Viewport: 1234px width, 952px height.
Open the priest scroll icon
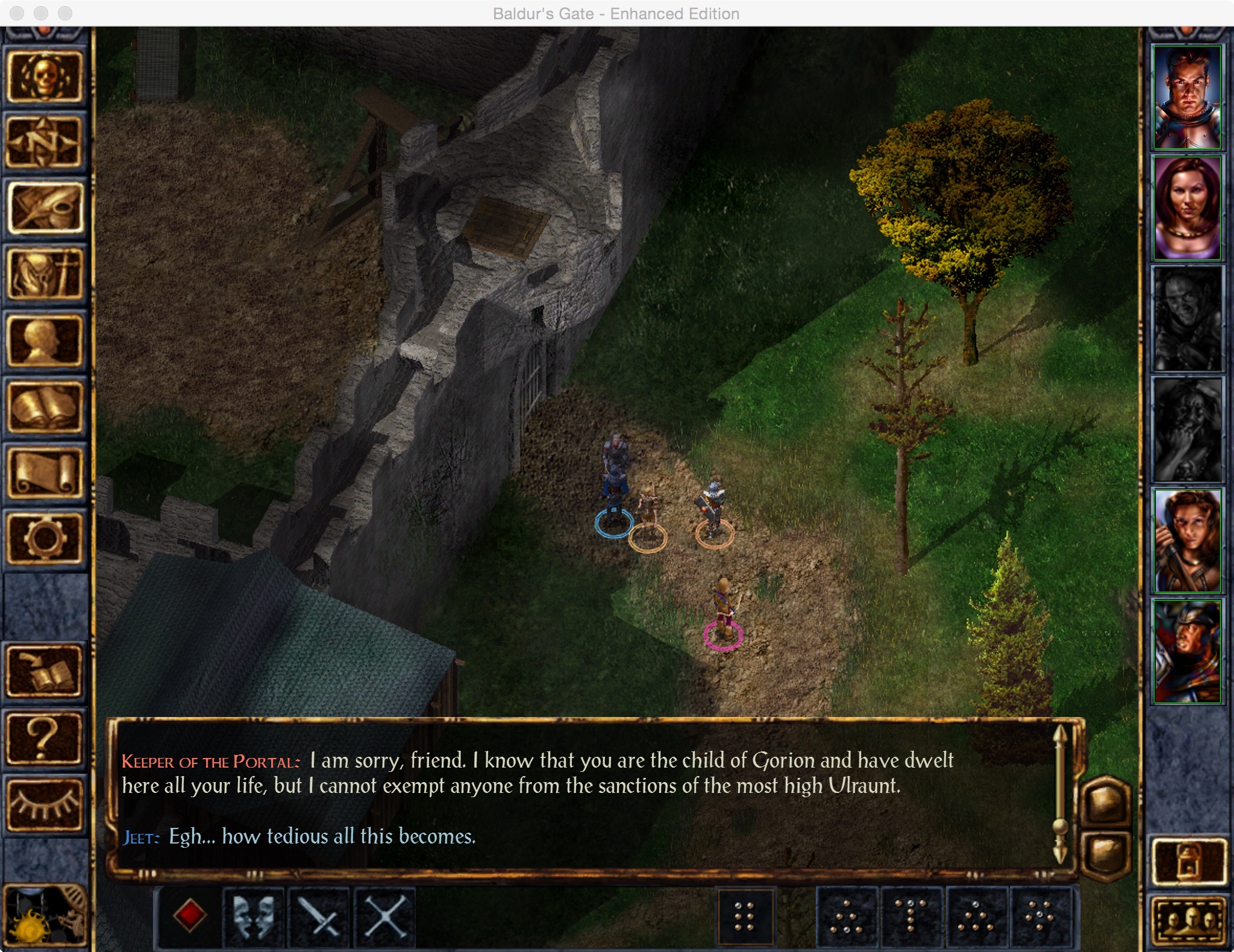click(45, 473)
